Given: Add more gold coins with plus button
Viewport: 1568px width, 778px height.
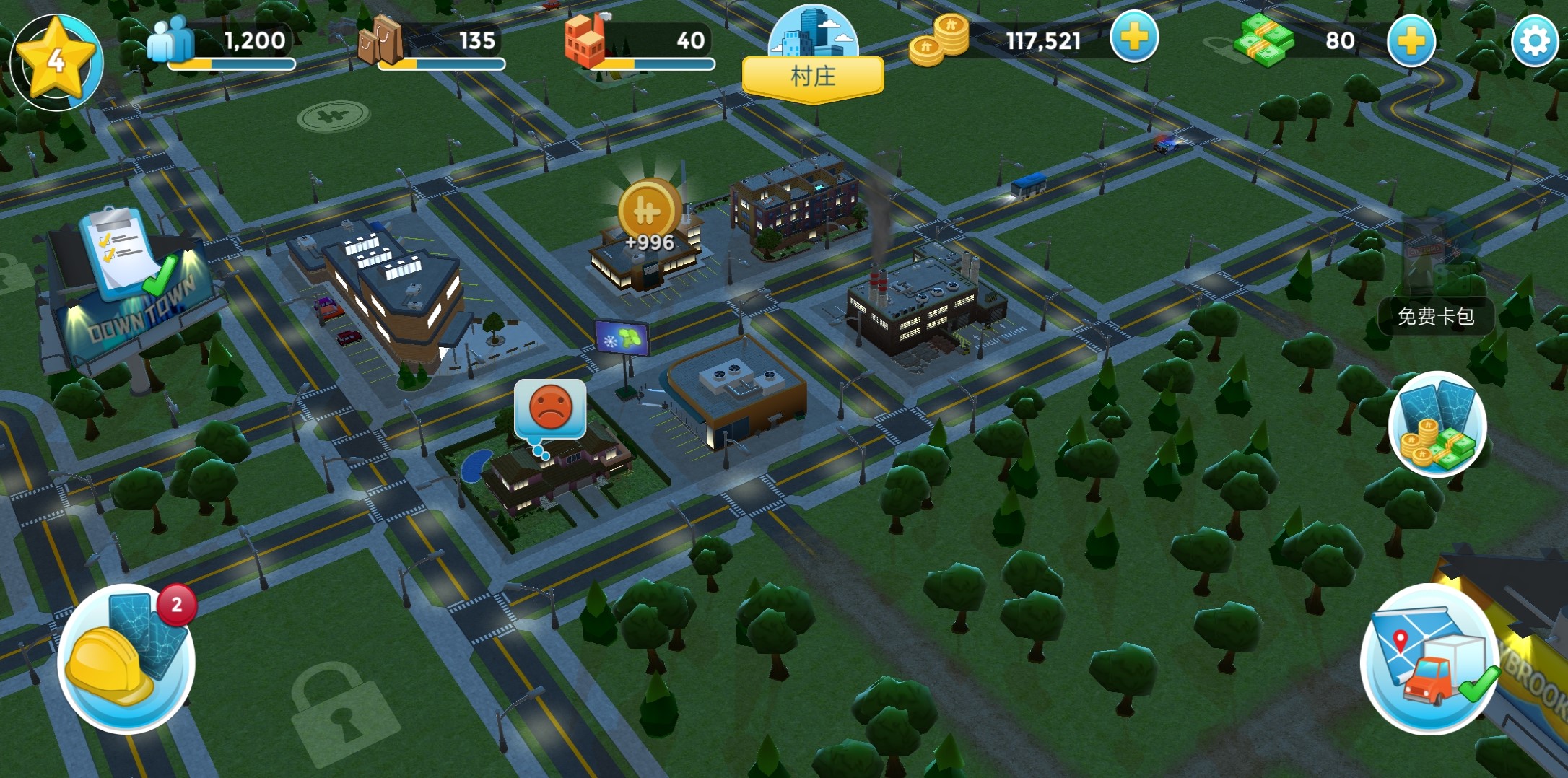Looking at the screenshot, I should tap(1133, 38).
